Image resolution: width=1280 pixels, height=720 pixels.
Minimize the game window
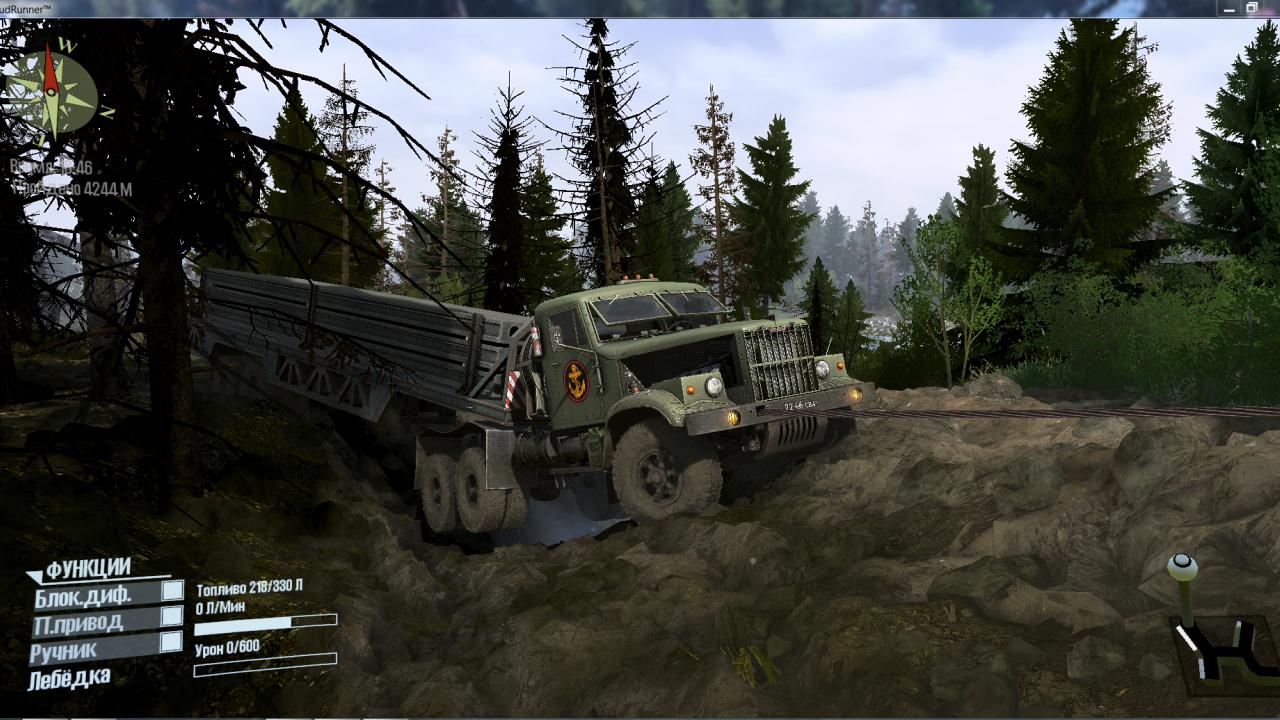tap(1229, 8)
